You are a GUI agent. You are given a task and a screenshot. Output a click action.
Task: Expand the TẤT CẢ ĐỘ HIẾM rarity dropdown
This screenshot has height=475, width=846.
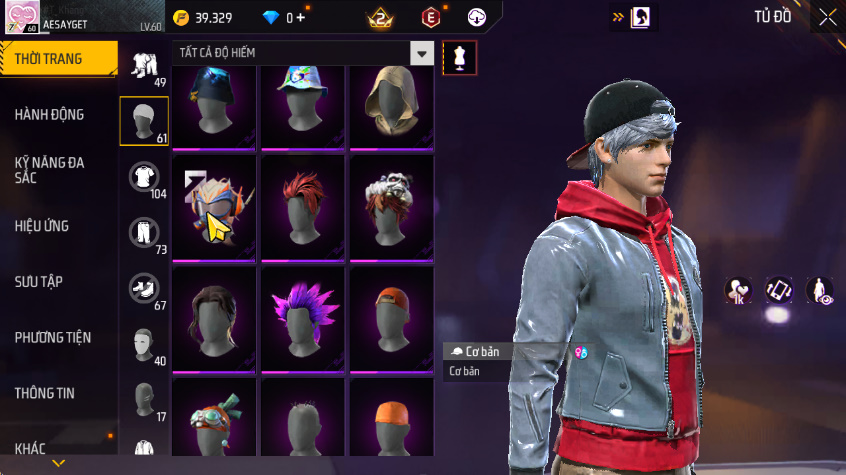point(422,53)
